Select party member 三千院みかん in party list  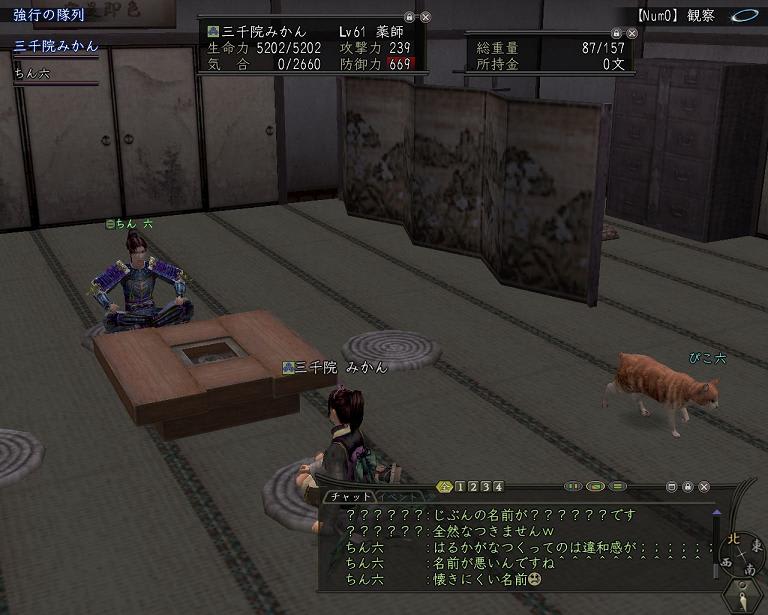click(x=54, y=46)
